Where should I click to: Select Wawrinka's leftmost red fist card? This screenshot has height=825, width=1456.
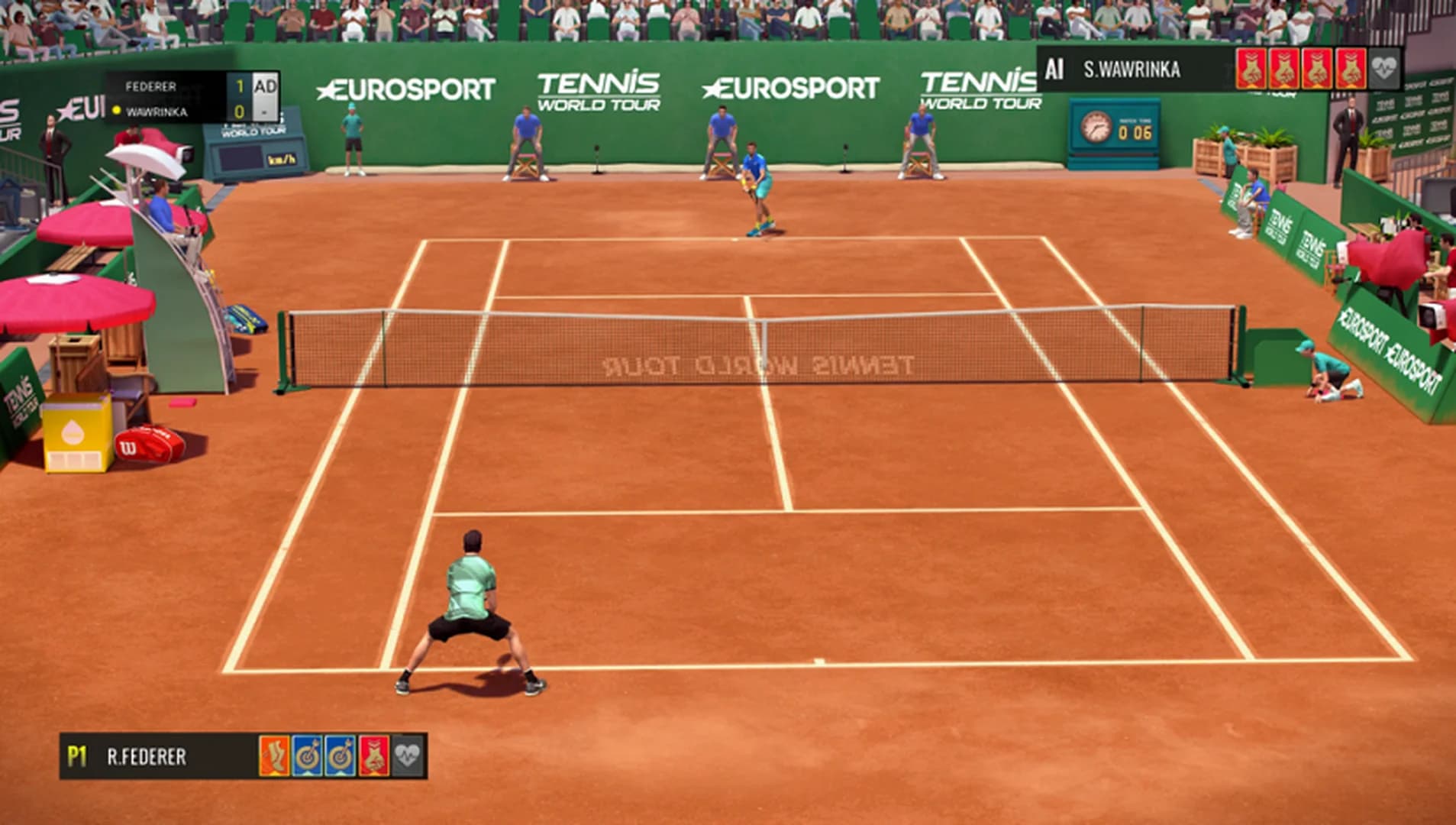click(x=1252, y=69)
